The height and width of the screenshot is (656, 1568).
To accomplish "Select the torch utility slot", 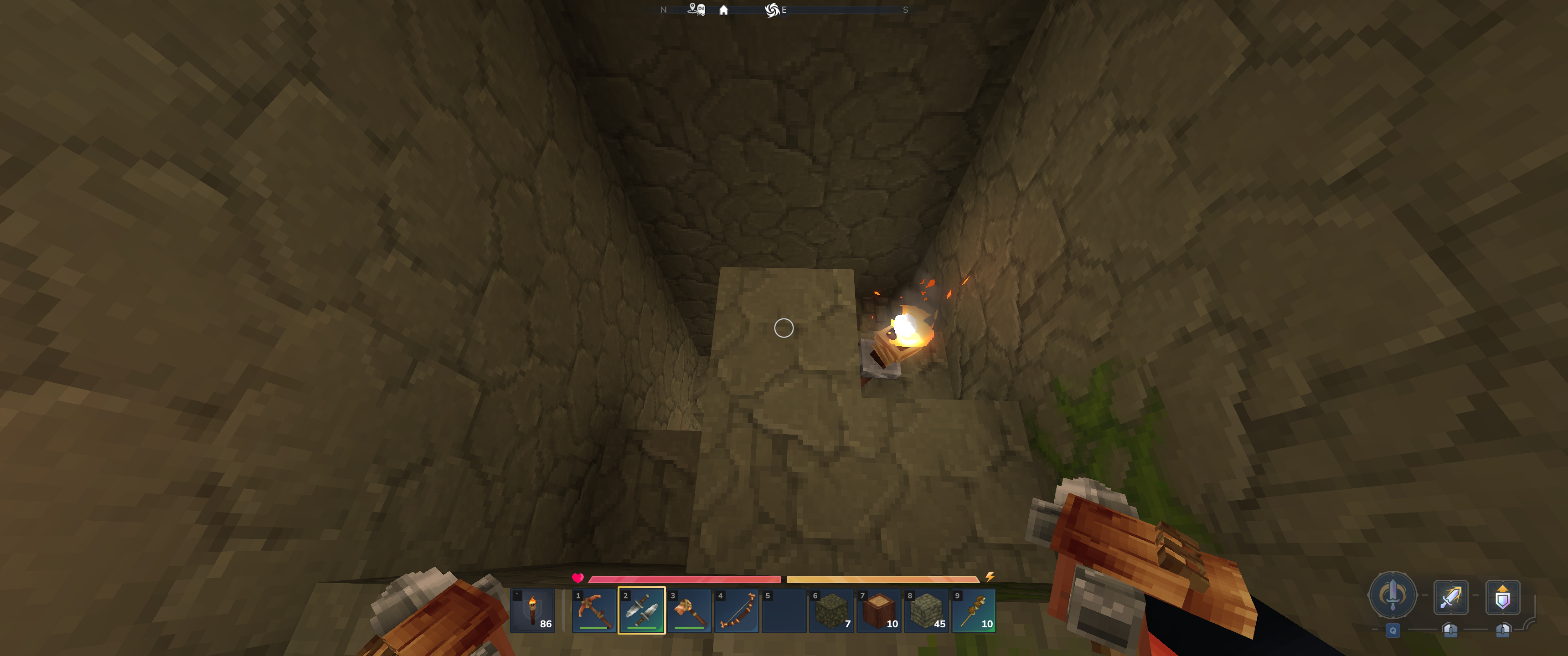I will 532,610.
